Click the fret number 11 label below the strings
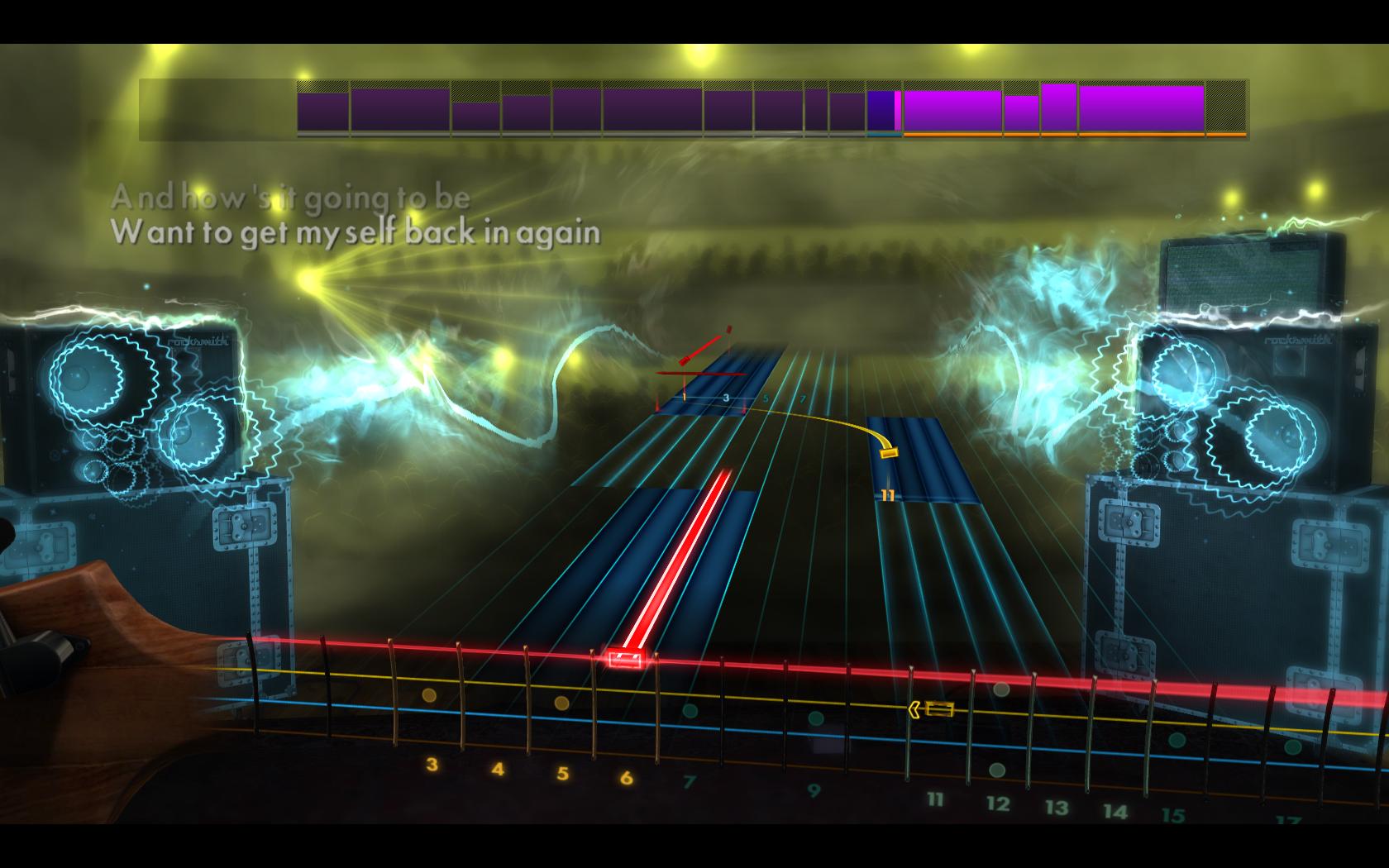1389x868 pixels. (x=935, y=798)
